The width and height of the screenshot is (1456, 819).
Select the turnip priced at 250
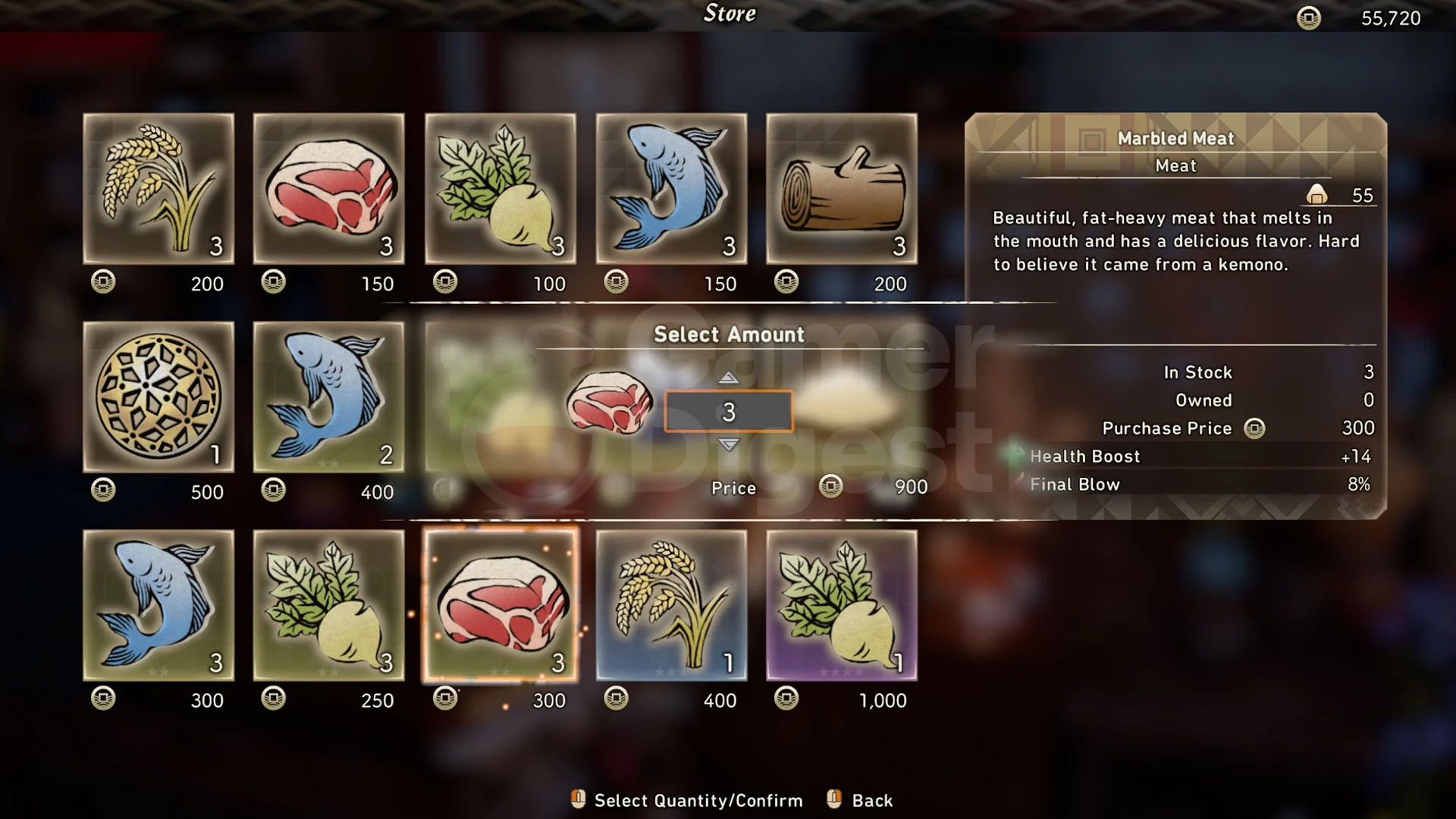[328, 605]
